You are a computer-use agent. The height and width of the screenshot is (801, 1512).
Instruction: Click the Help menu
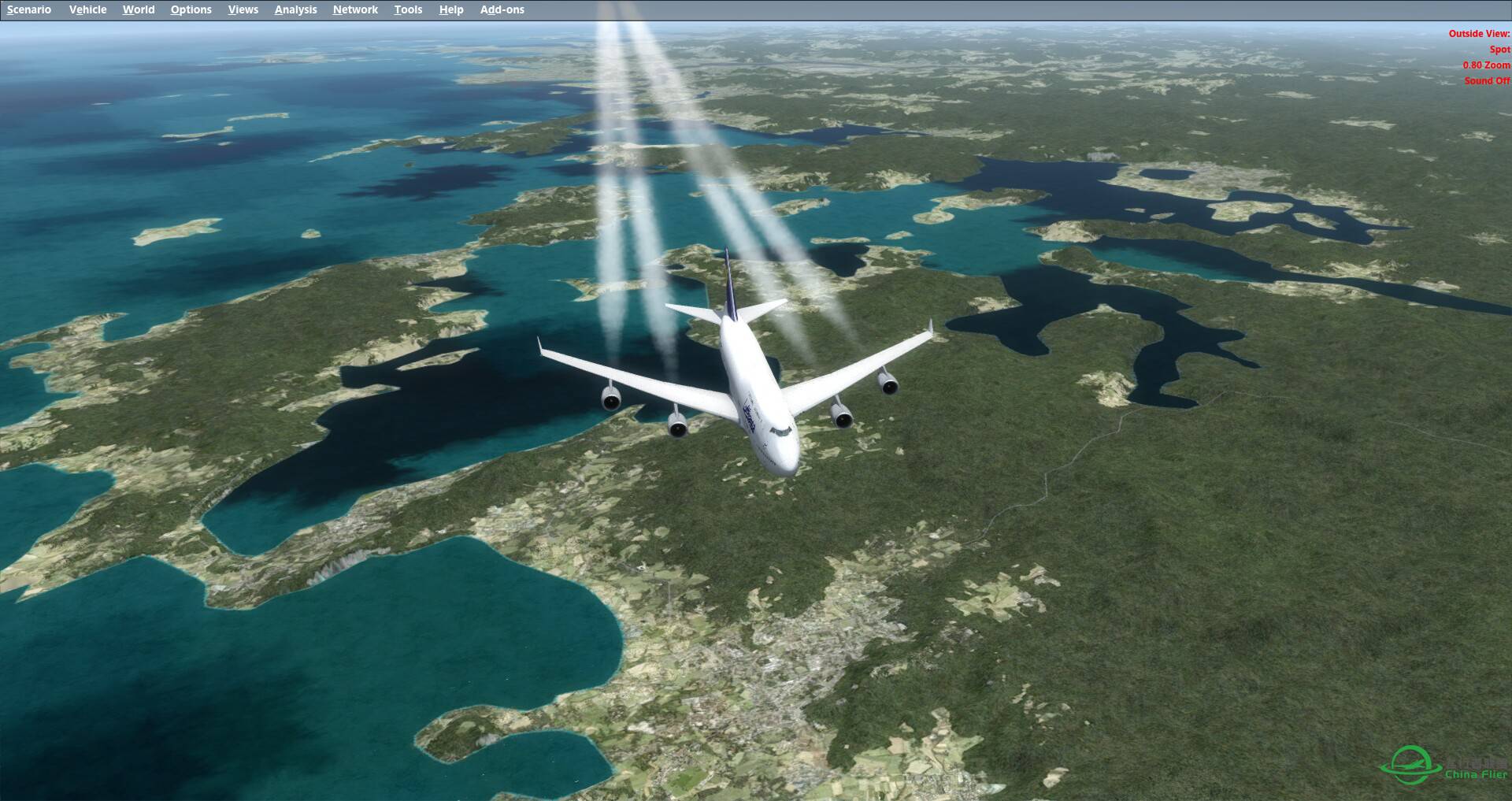pos(451,9)
